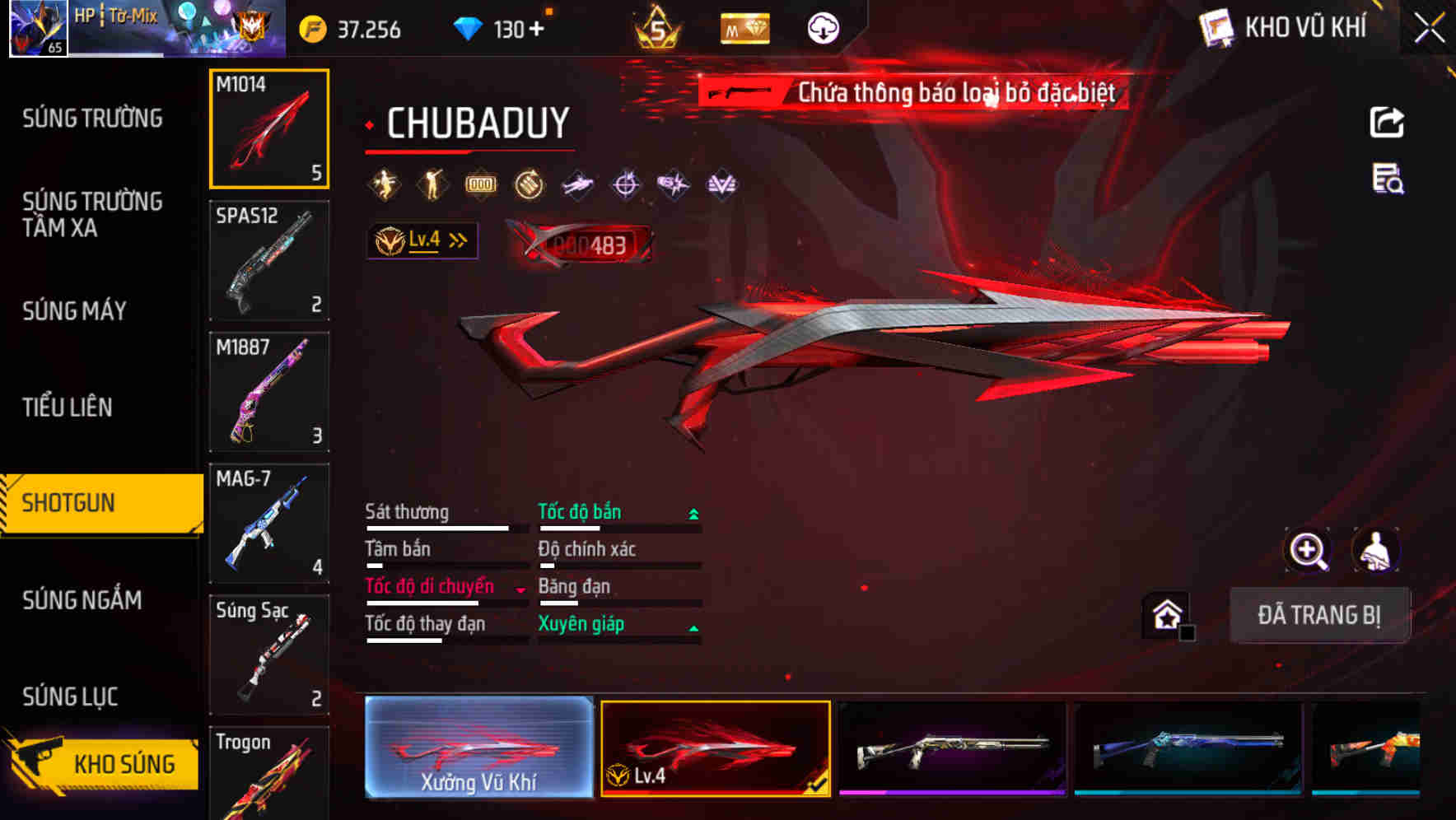Click the red arrow next to Tốc độ di chuyển
The height and width of the screenshot is (820, 1456).
(519, 589)
